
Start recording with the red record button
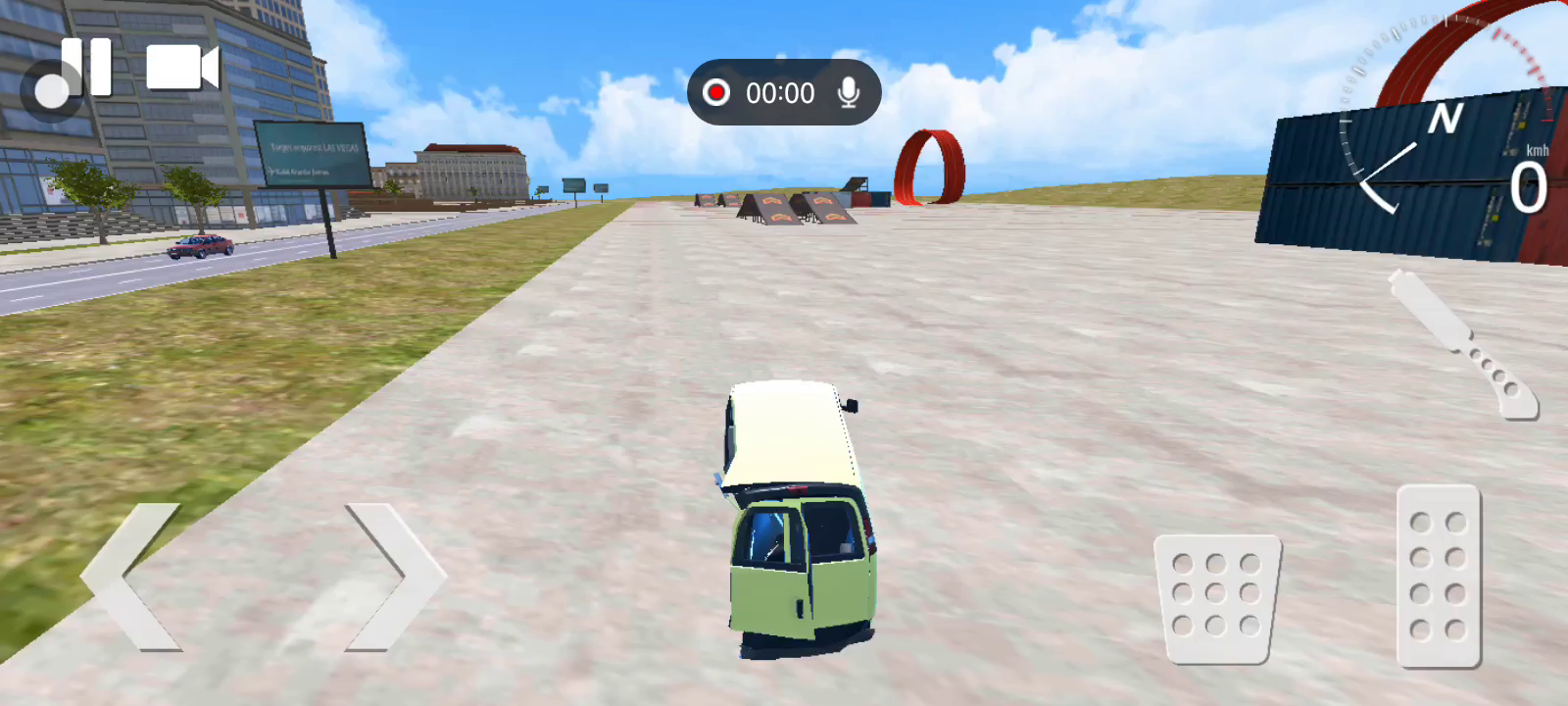click(716, 92)
